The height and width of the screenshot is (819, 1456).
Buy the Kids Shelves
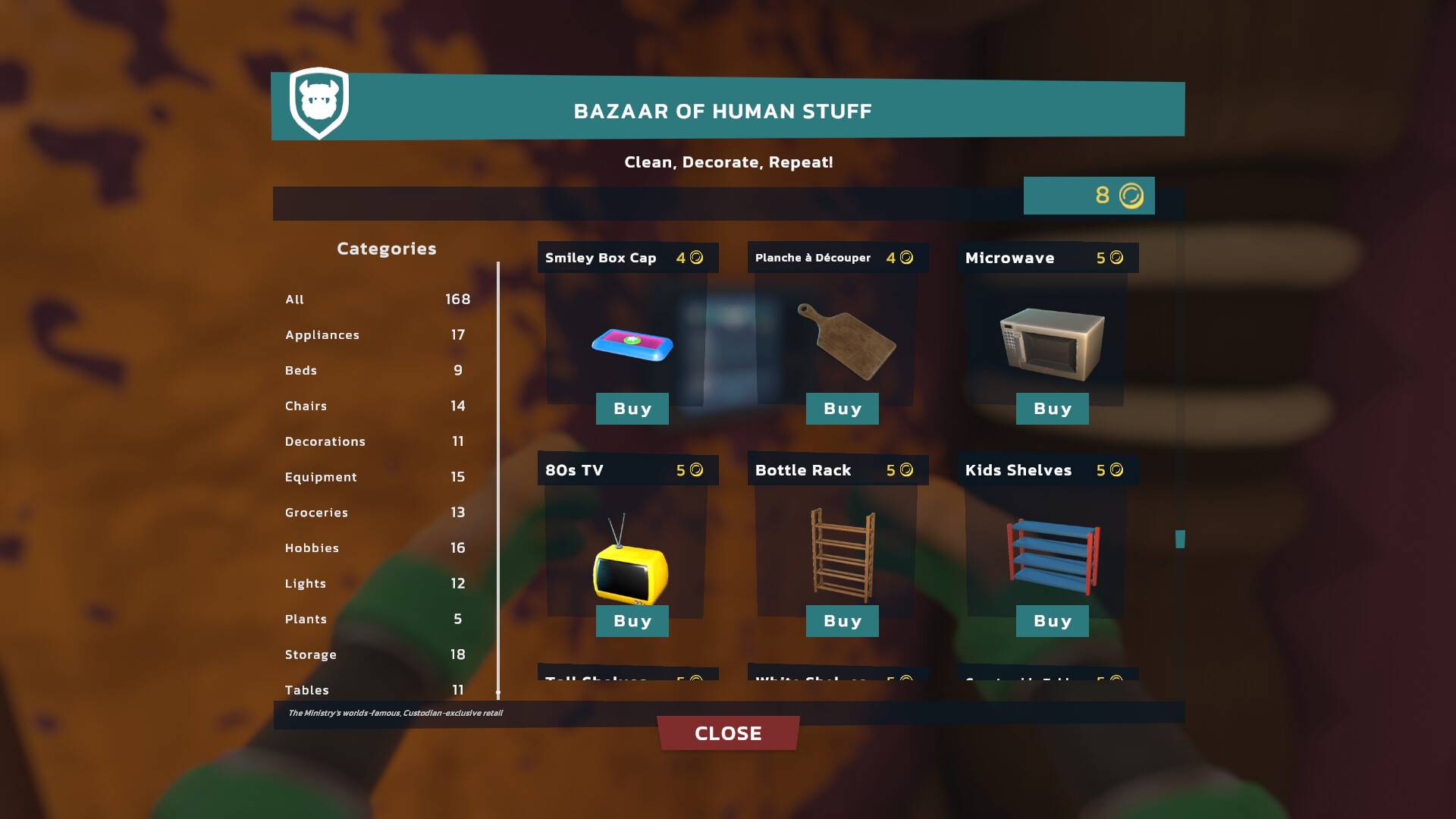[1052, 620]
